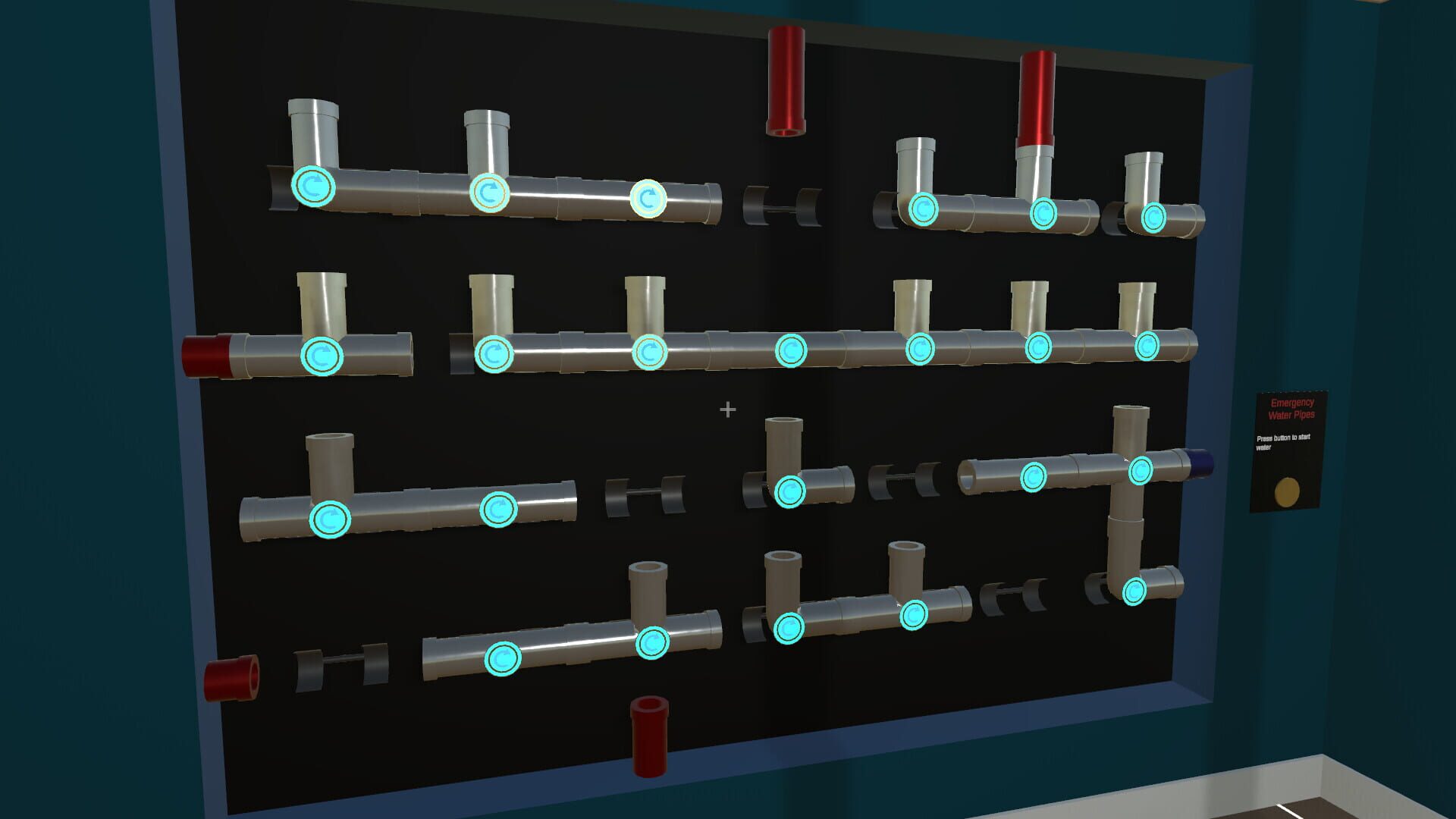Rotate the elbow pipe at top-right corner
This screenshot has width=1456, height=819.
[1152, 218]
